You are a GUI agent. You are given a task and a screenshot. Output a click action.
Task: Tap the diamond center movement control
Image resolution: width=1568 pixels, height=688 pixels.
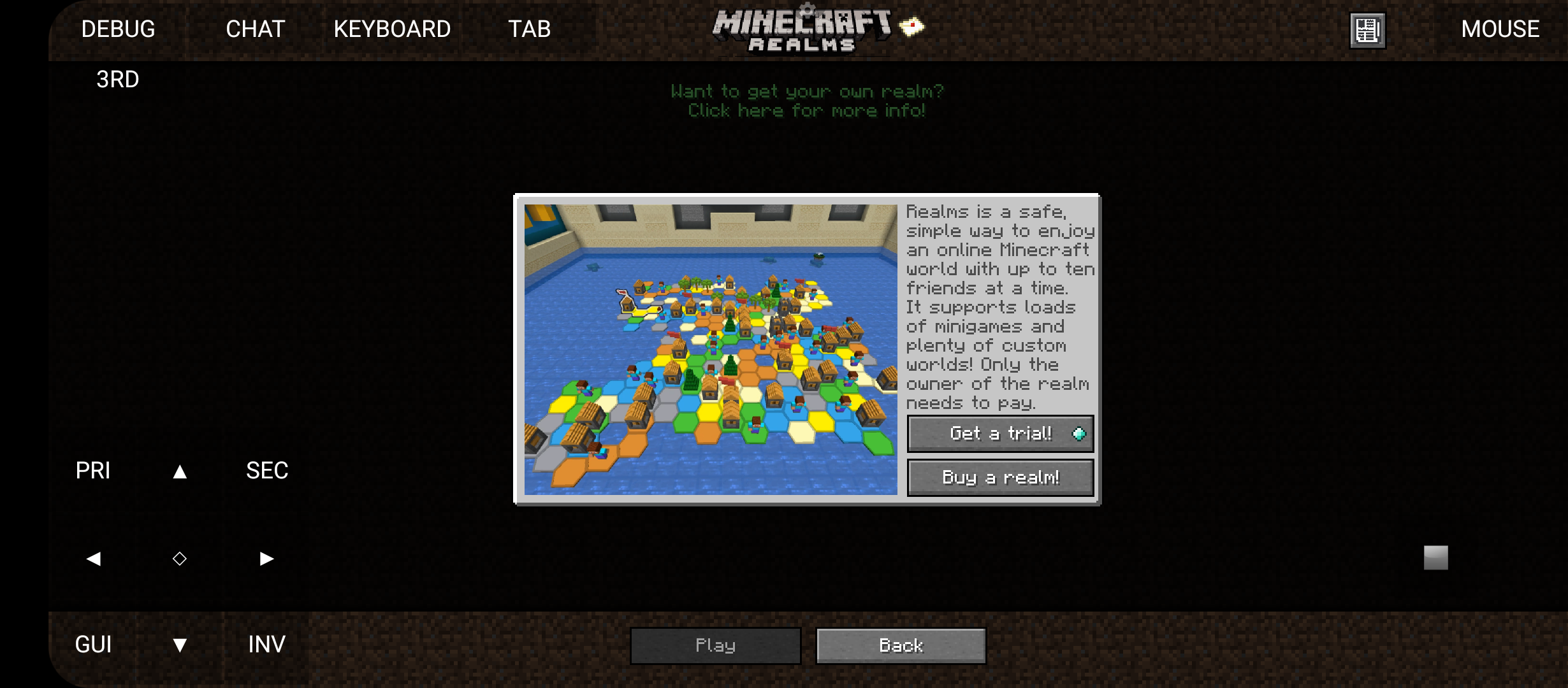(x=179, y=558)
